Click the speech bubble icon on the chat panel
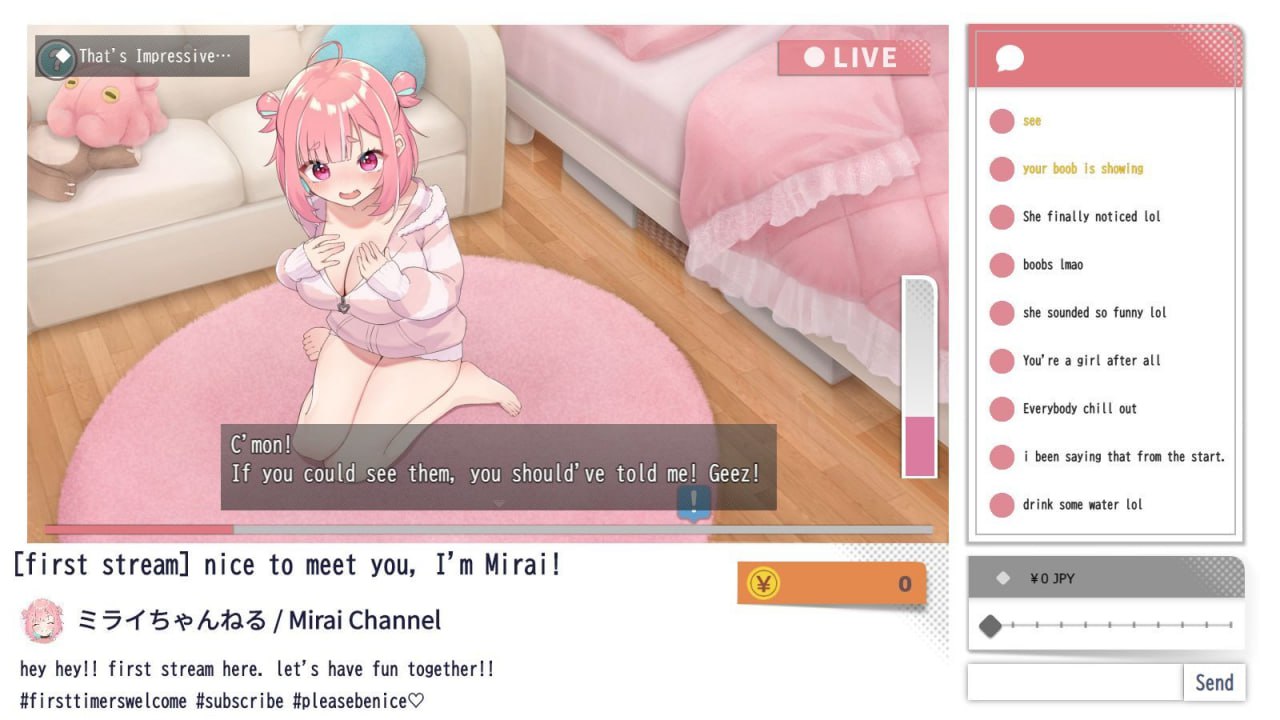 click(x=1008, y=57)
